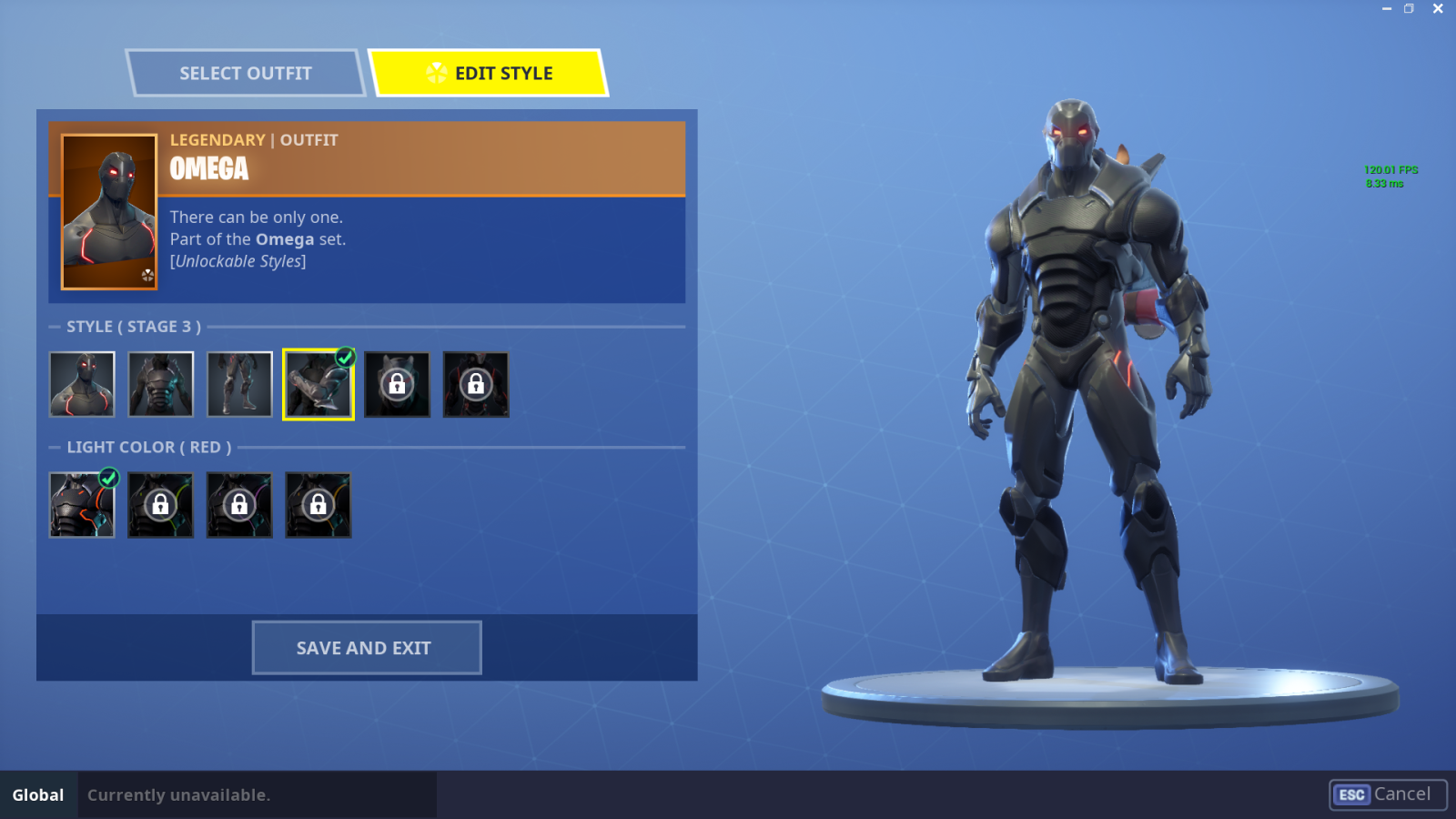
Task: Click the first locked style with padlock
Action: coord(397,384)
